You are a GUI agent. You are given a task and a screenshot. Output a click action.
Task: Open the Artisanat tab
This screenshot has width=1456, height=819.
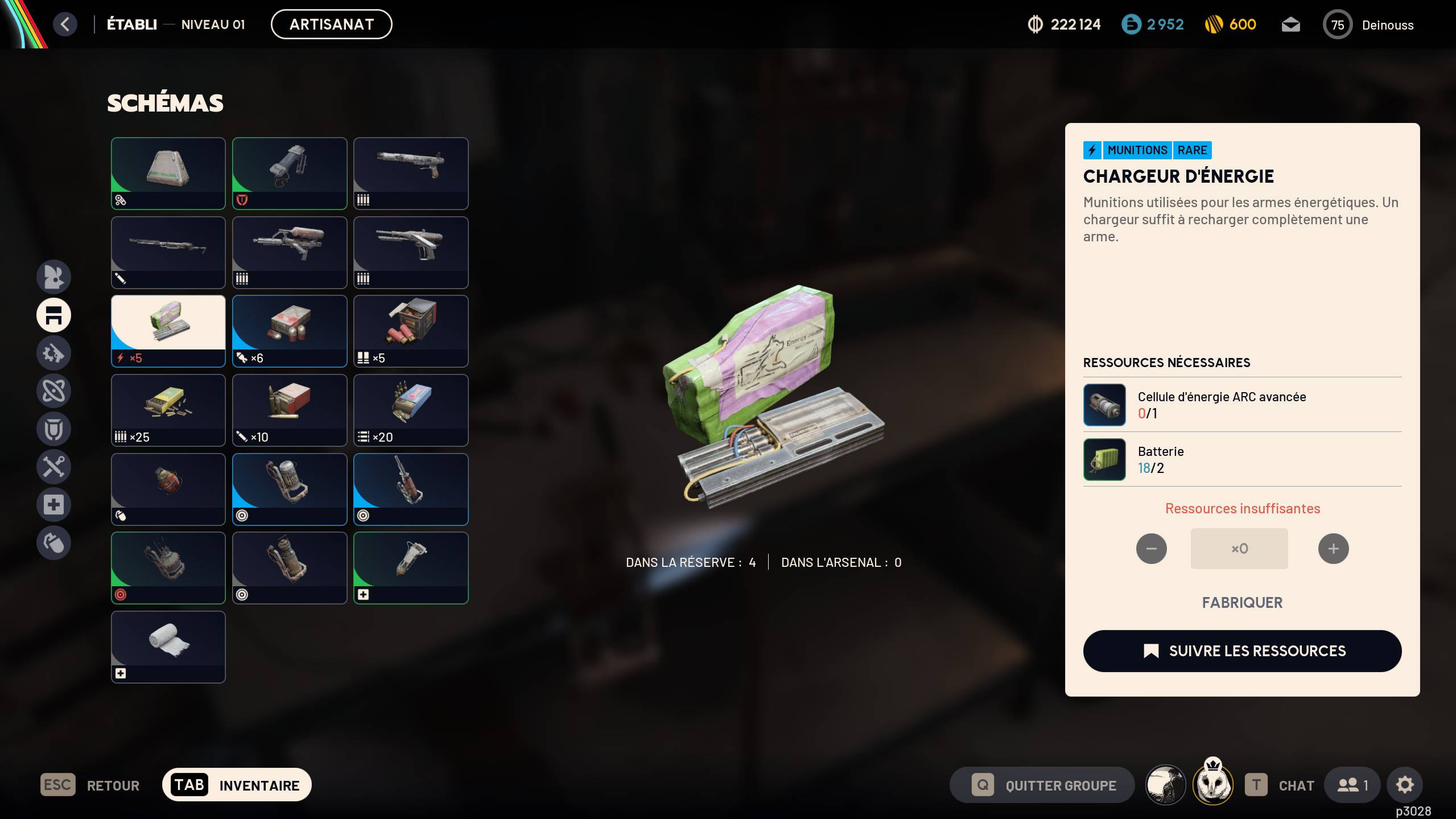coord(331,24)
